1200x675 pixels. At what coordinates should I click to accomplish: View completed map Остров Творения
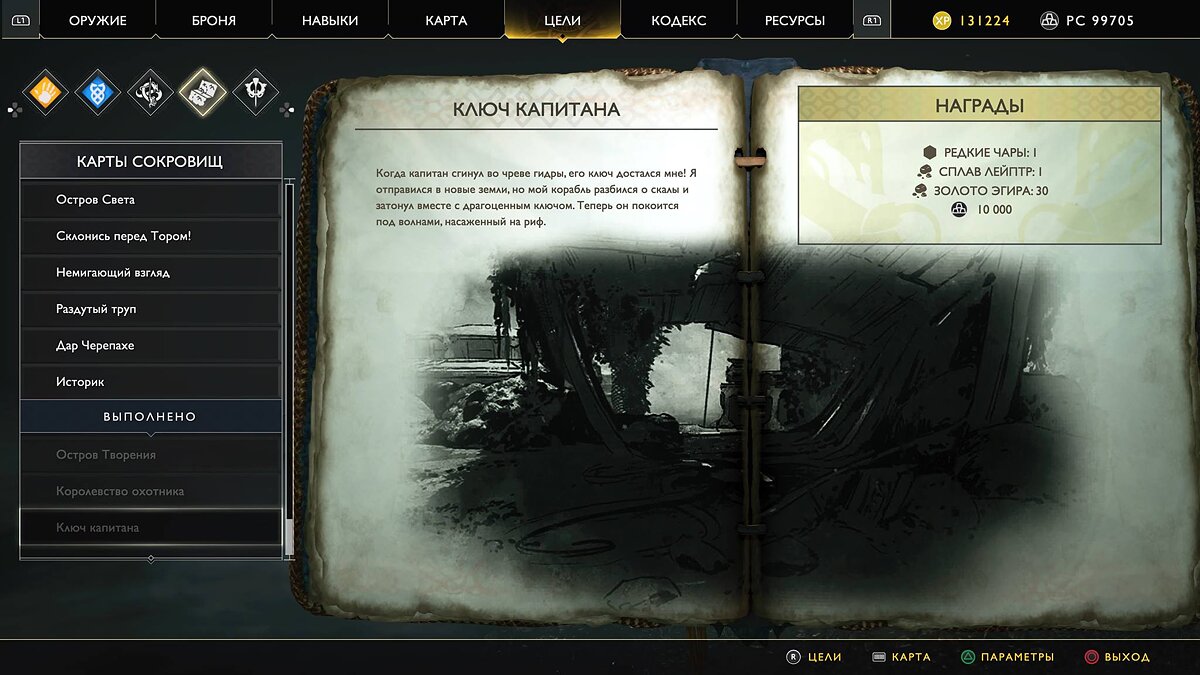pyautogui.click(x=150, y=455)
